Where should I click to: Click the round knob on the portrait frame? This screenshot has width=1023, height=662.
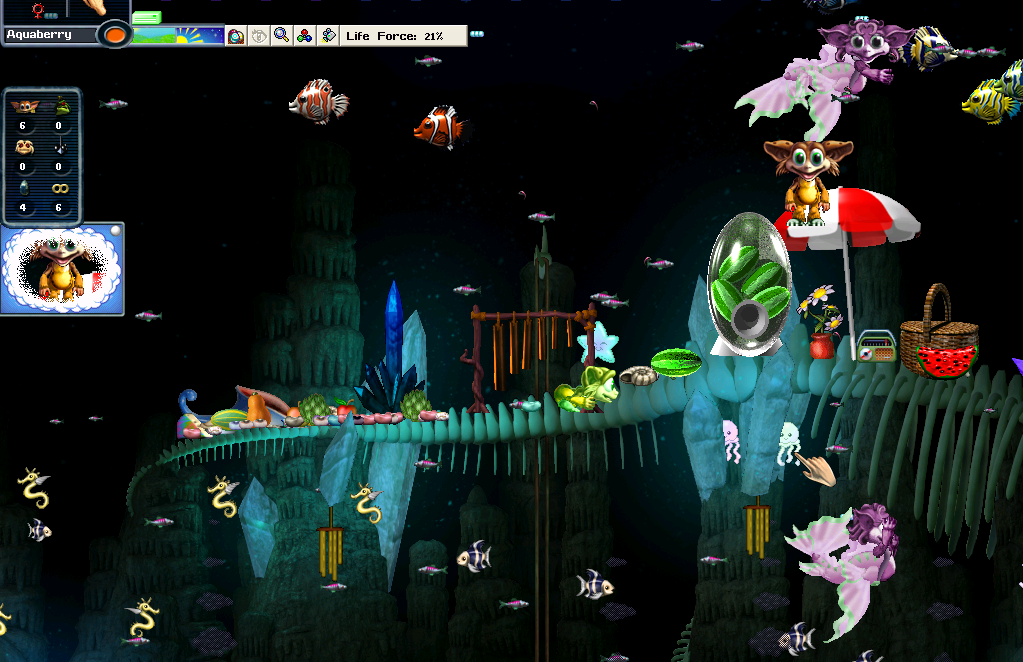click(115, 232)
